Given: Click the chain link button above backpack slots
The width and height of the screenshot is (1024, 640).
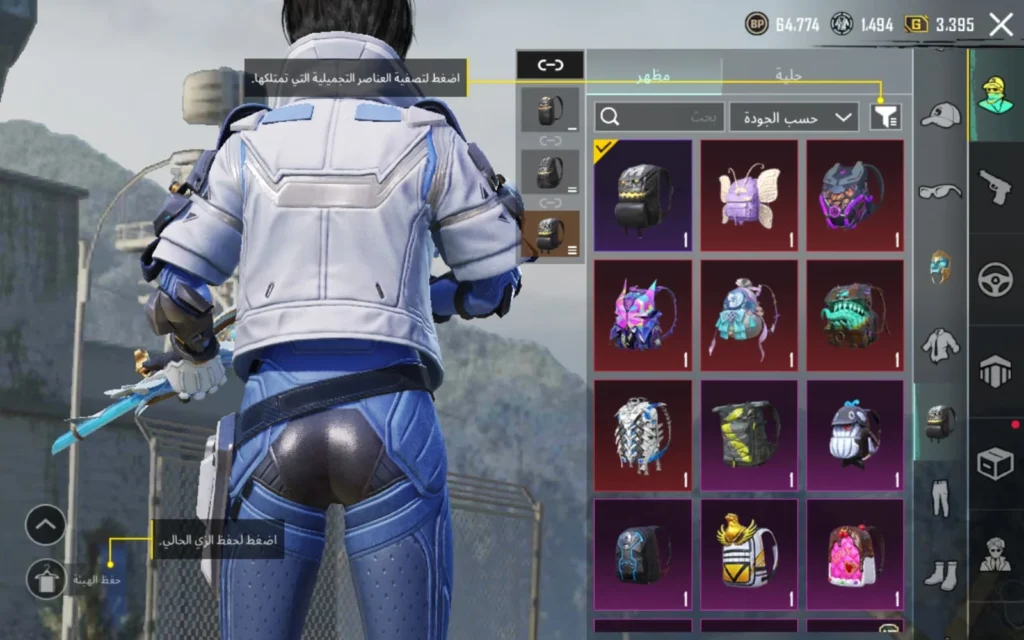Looking at the screenshot, I should point(550,65).
